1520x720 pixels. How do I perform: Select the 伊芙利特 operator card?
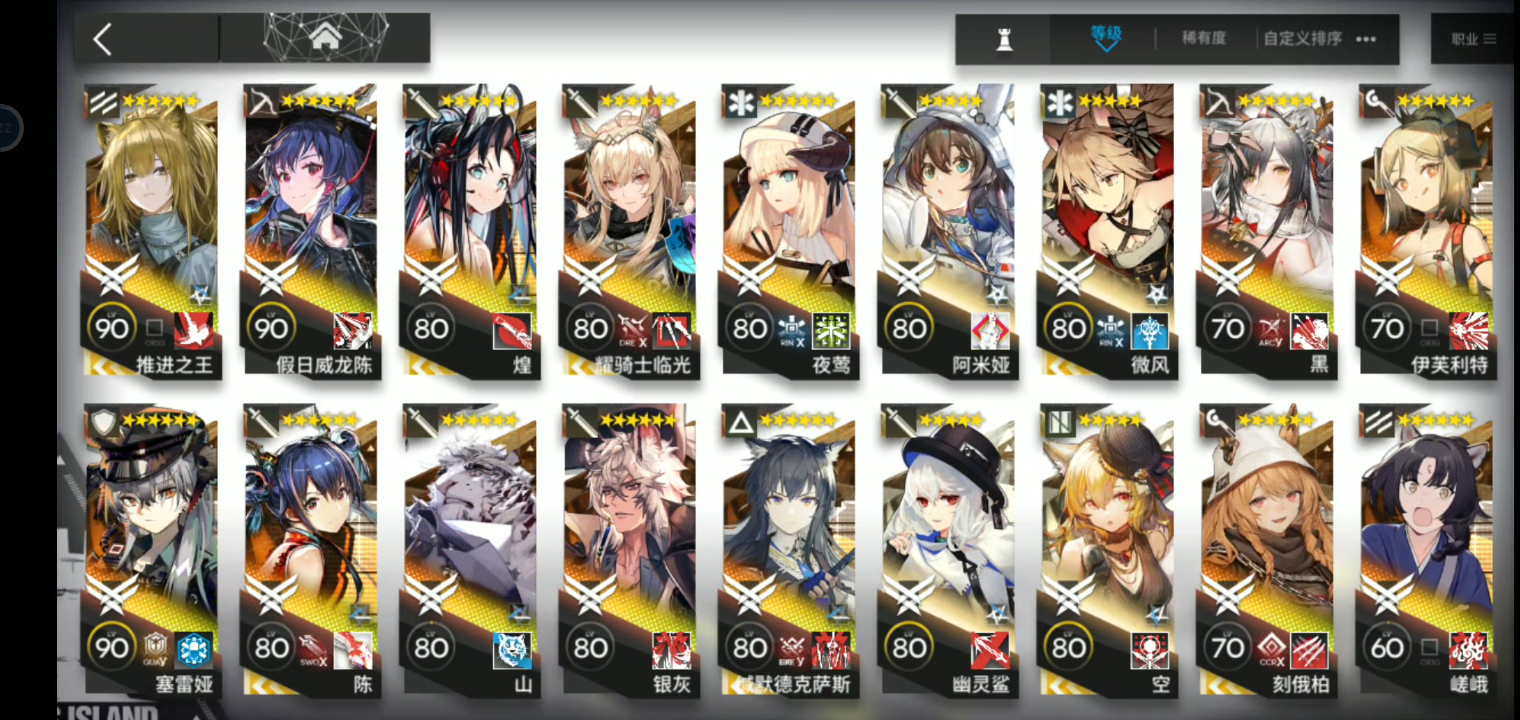tap(1426, 230)
